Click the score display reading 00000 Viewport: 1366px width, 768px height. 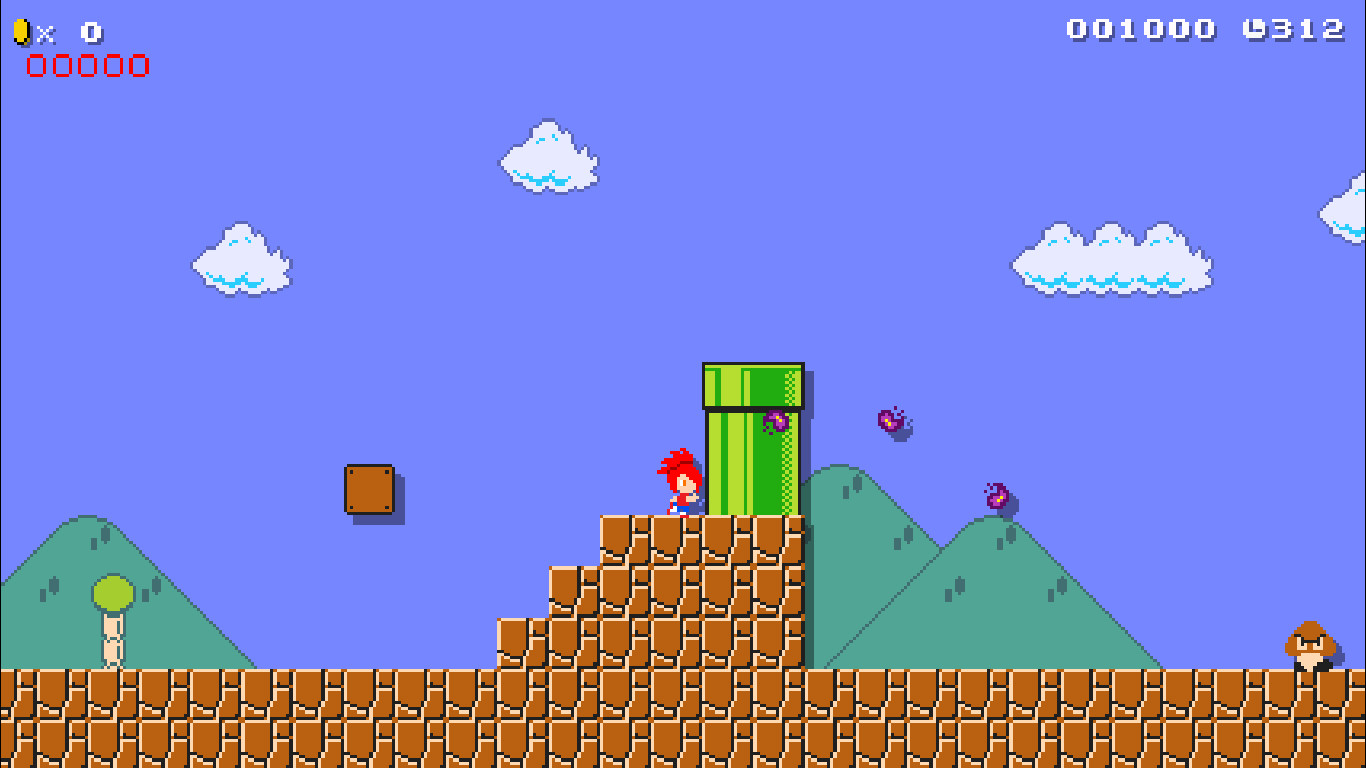click(85, 67)
